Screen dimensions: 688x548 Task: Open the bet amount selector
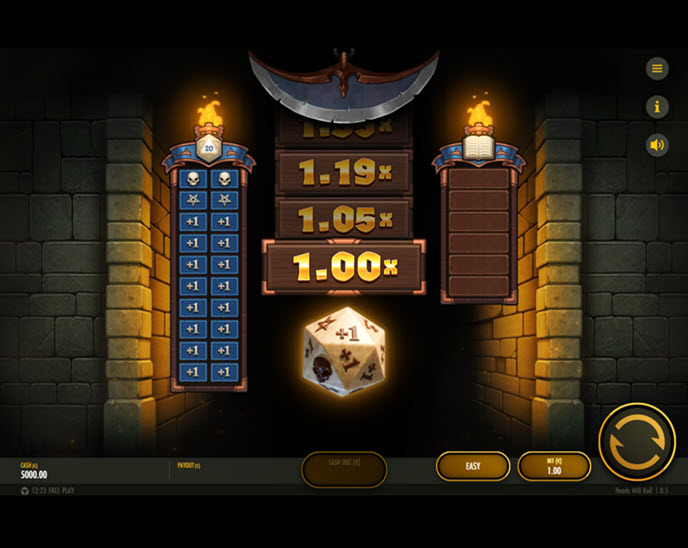click(554, 466)
